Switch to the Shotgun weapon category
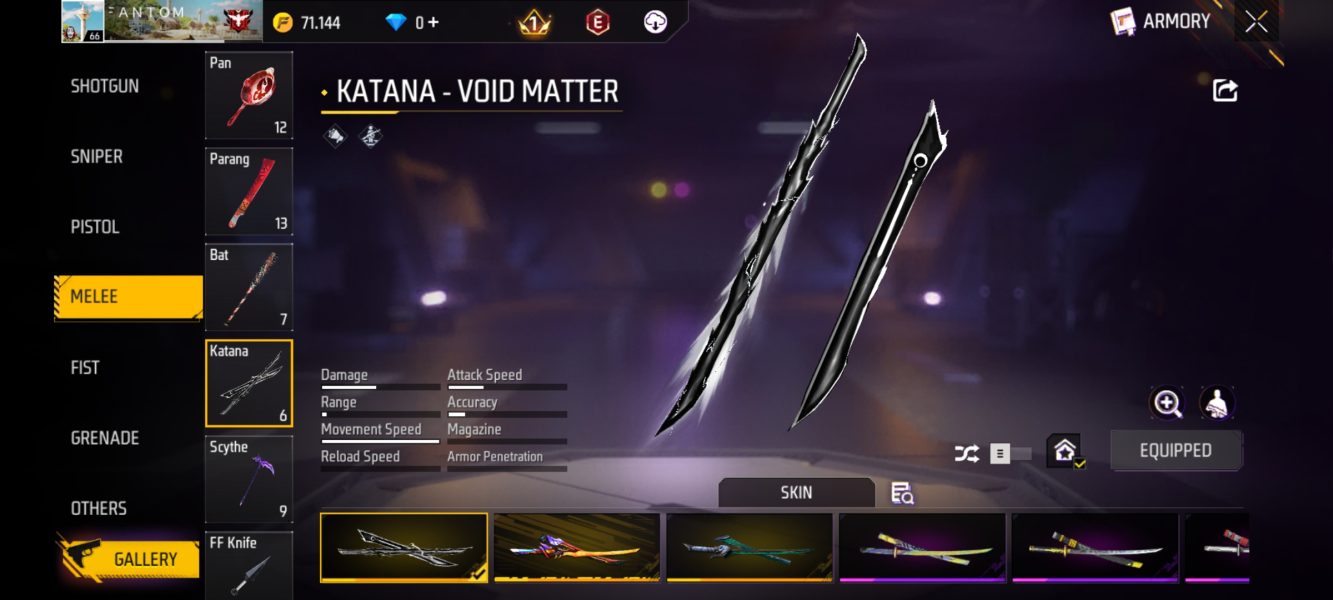This screenshot has height=600, width=1333. [105, 86]
